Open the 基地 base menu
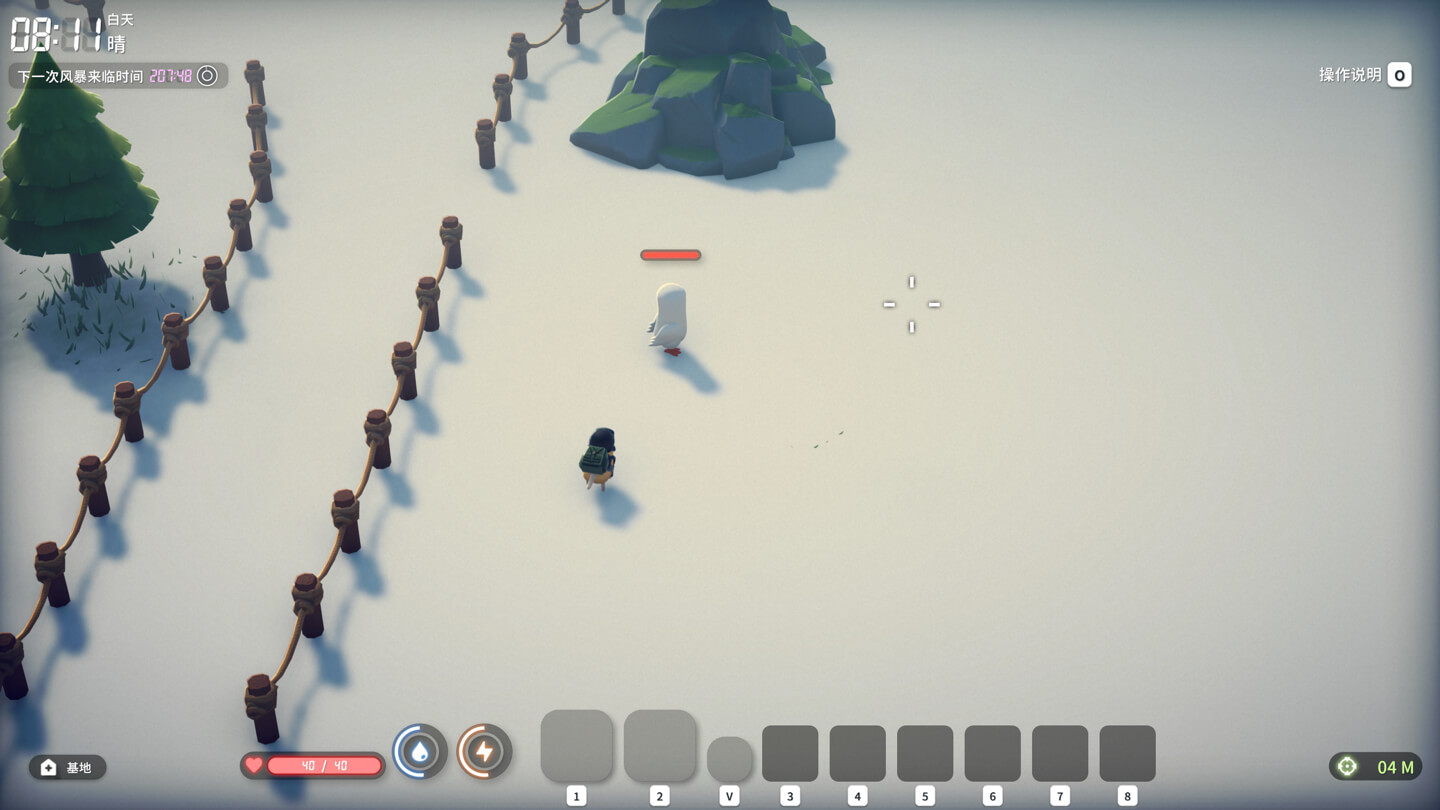The width and height of the screenshot is (1440, 810). point(70,768)
